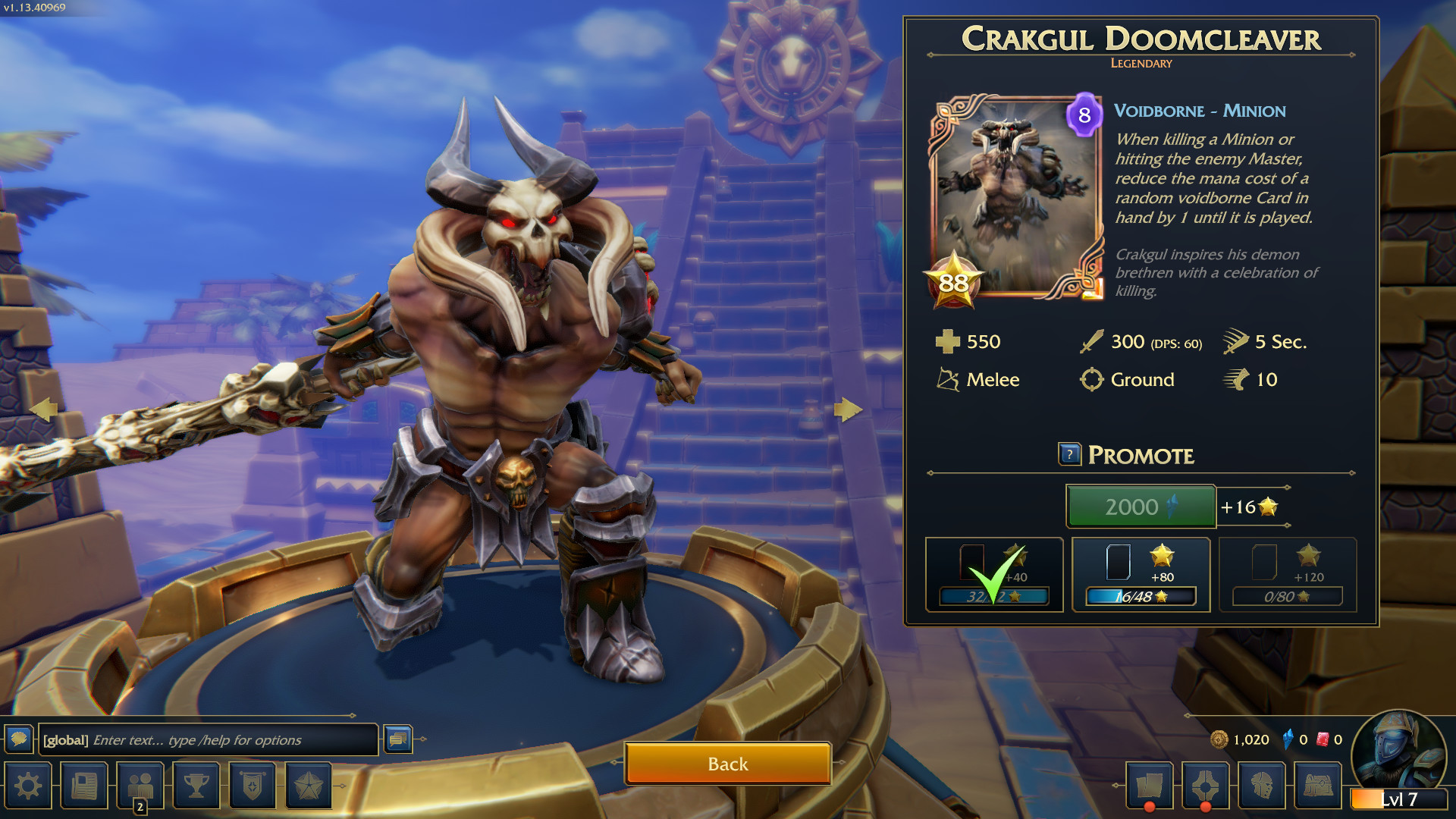The height and width of the screenshot is (819, 1456).
Task: Open the shield banner guild icon
Action: click(253, 786)
